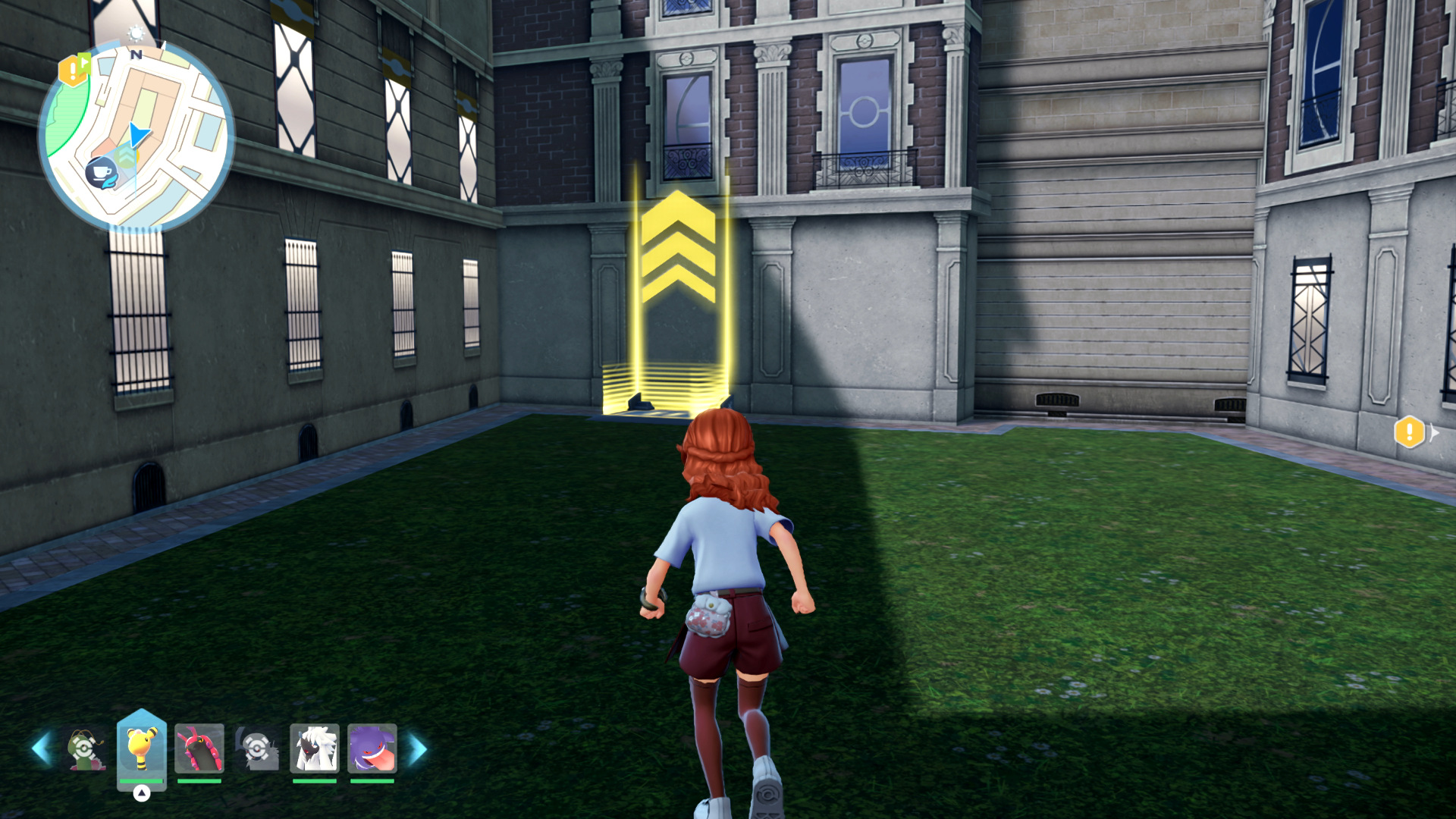Click the yellow objective marker at the screen's right edge
Viewport: 1456px width, 819px height.
point(1410,433)
